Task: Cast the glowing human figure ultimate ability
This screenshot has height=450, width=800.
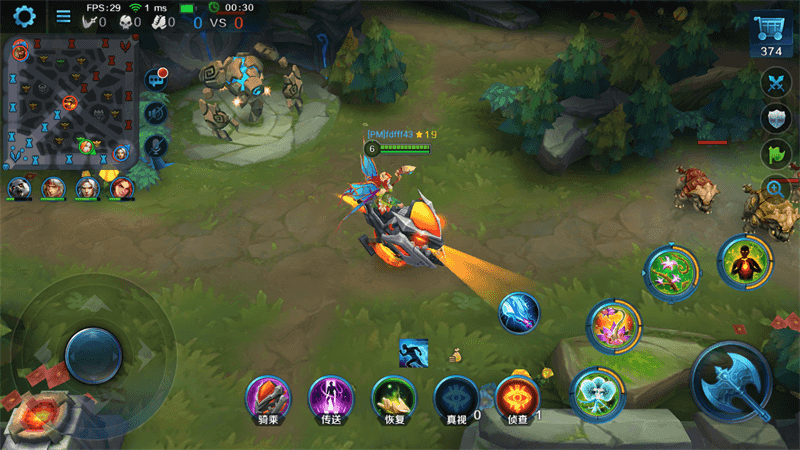Action: click(744, 263)
